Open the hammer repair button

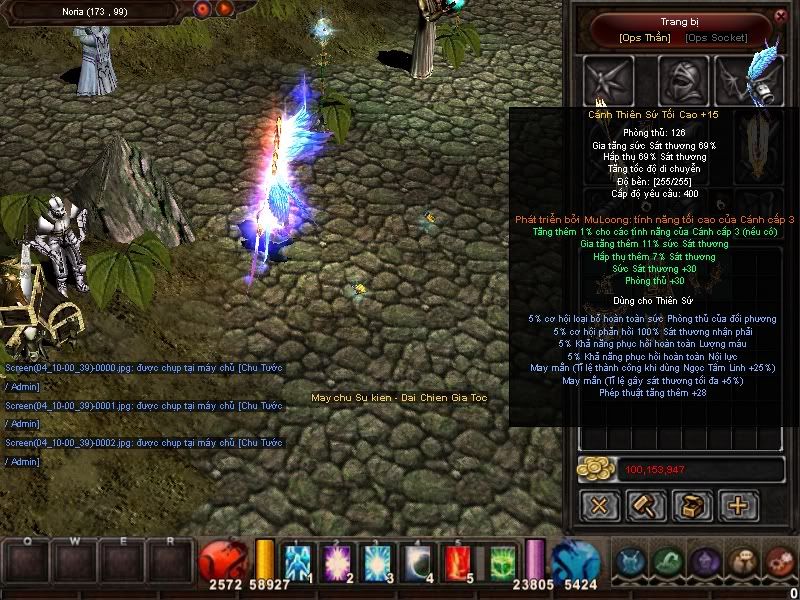click(x=646, y=505)
